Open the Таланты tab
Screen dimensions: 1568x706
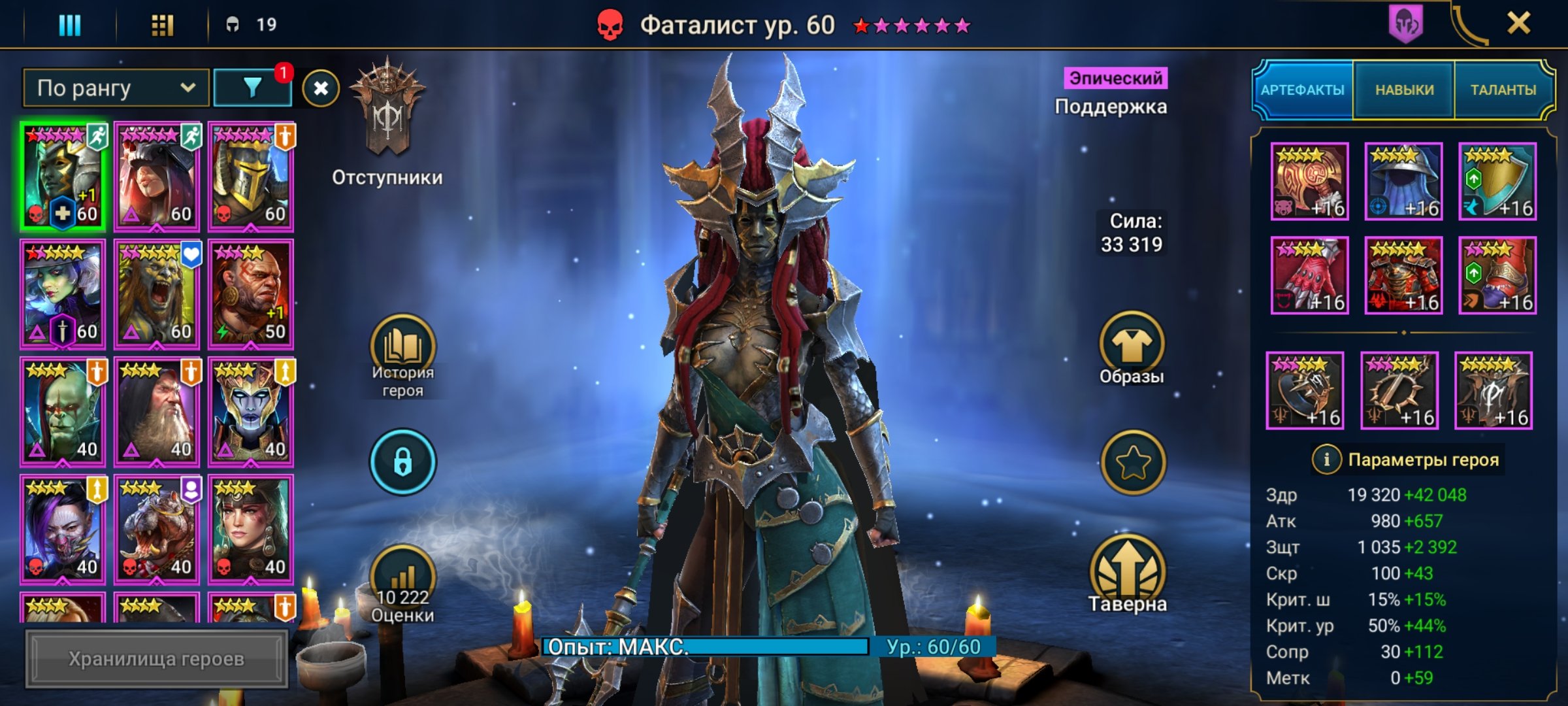1503,90
